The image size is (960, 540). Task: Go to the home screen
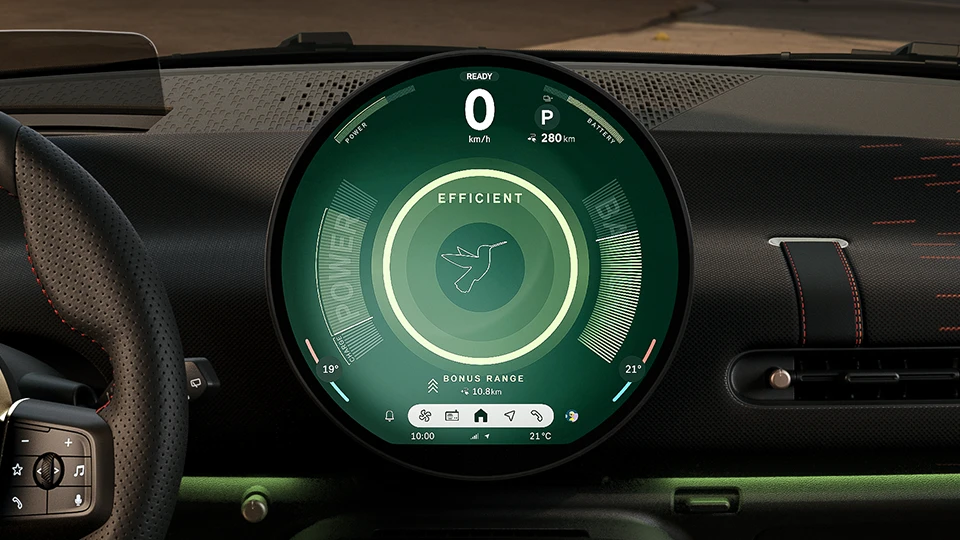click(480, 415)
